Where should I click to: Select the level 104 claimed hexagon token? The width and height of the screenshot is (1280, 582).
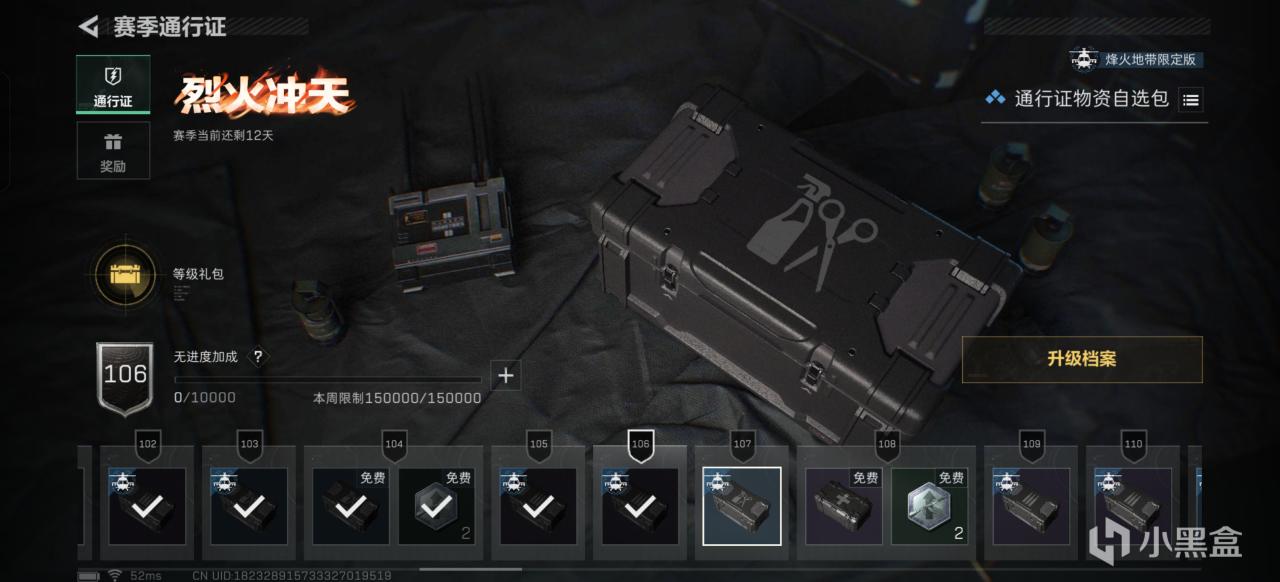(437, 506)
